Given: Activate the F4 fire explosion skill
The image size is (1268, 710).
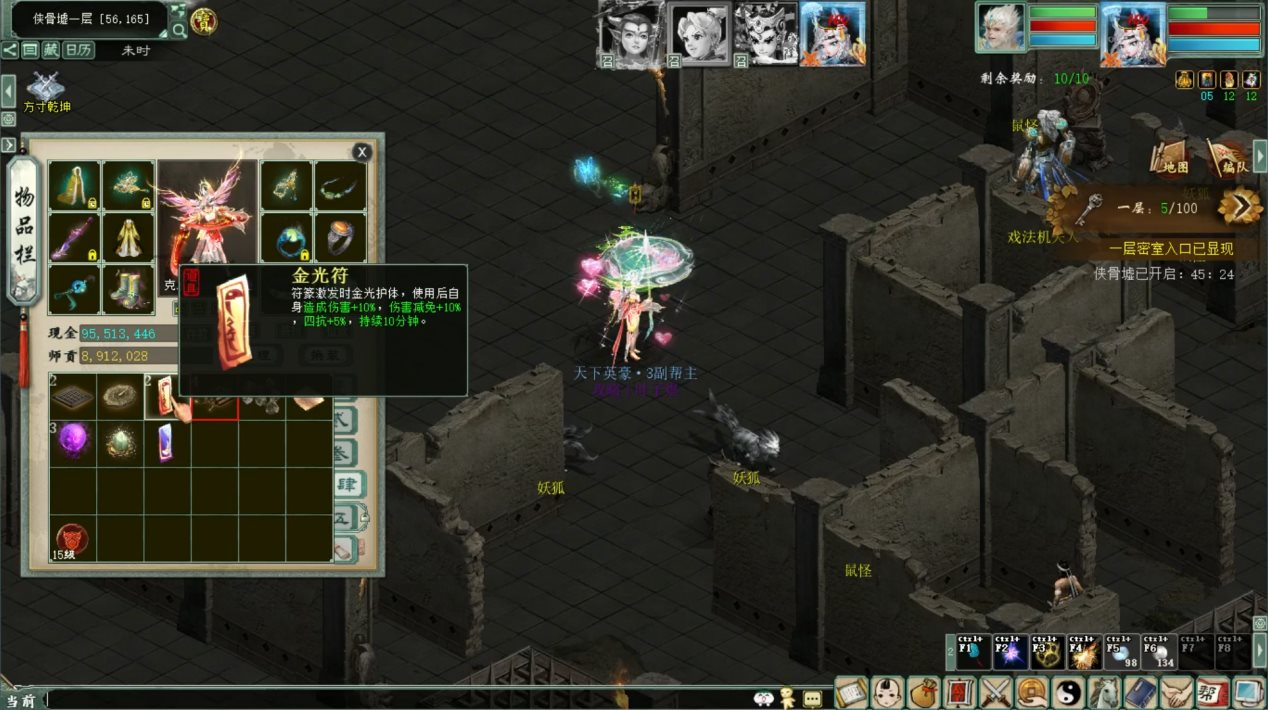Looking at the screenshot, I should pos(1083,652).
